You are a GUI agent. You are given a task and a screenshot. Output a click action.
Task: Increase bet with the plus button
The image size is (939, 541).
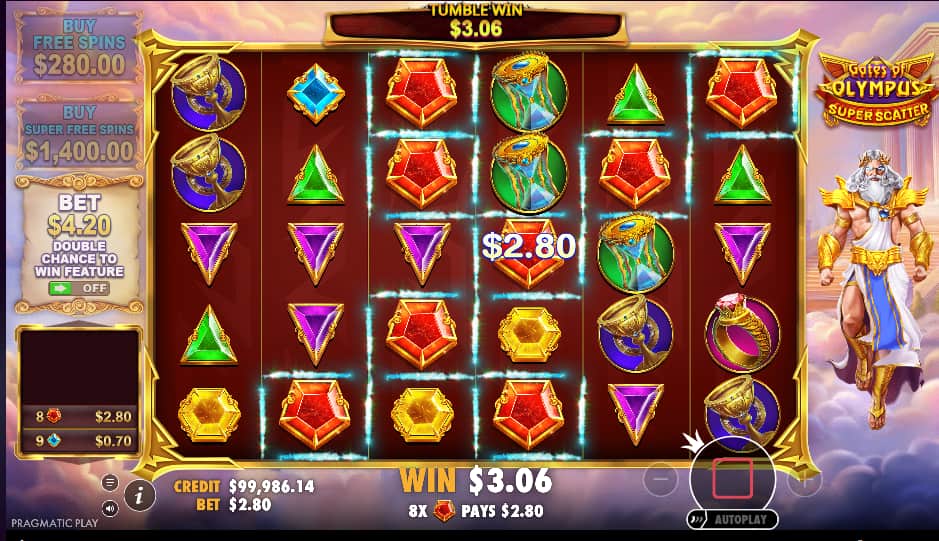click(804, 481)
